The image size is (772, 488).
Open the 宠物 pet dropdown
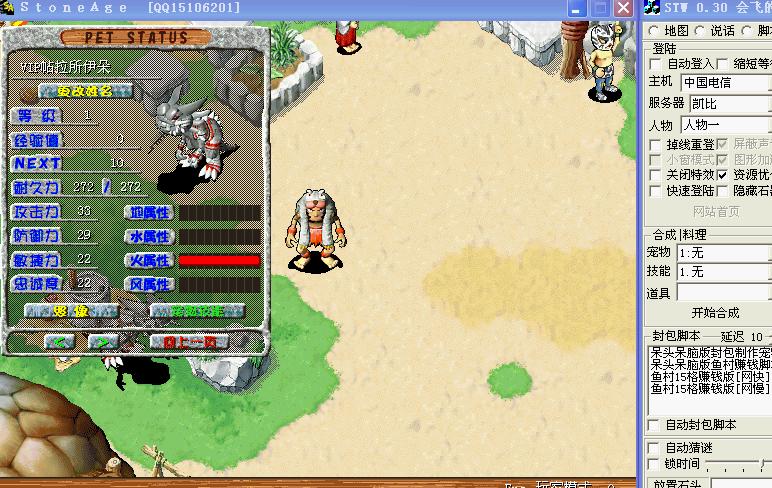(723, 252)
